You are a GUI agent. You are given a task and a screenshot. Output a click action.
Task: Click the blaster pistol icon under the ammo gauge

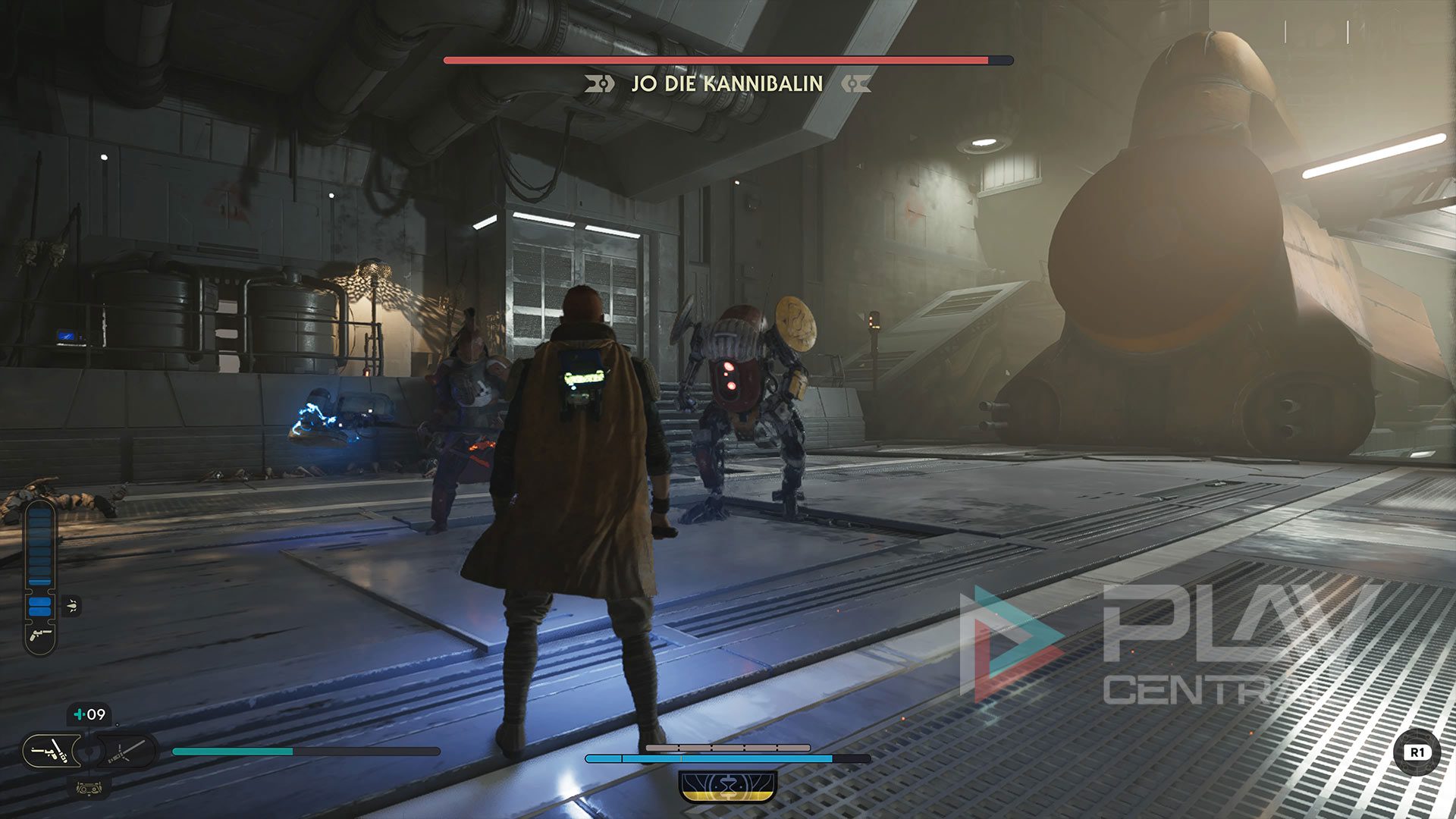coord(40,635)
